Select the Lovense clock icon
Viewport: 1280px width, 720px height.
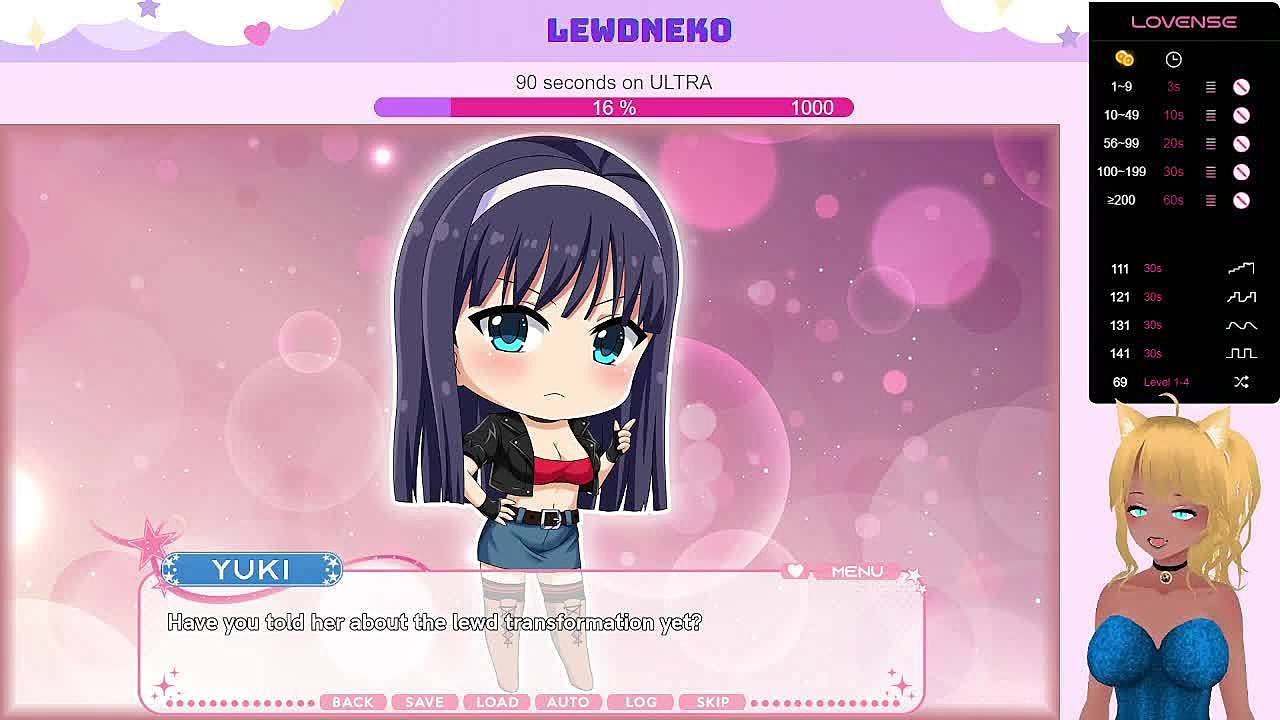1173,59
